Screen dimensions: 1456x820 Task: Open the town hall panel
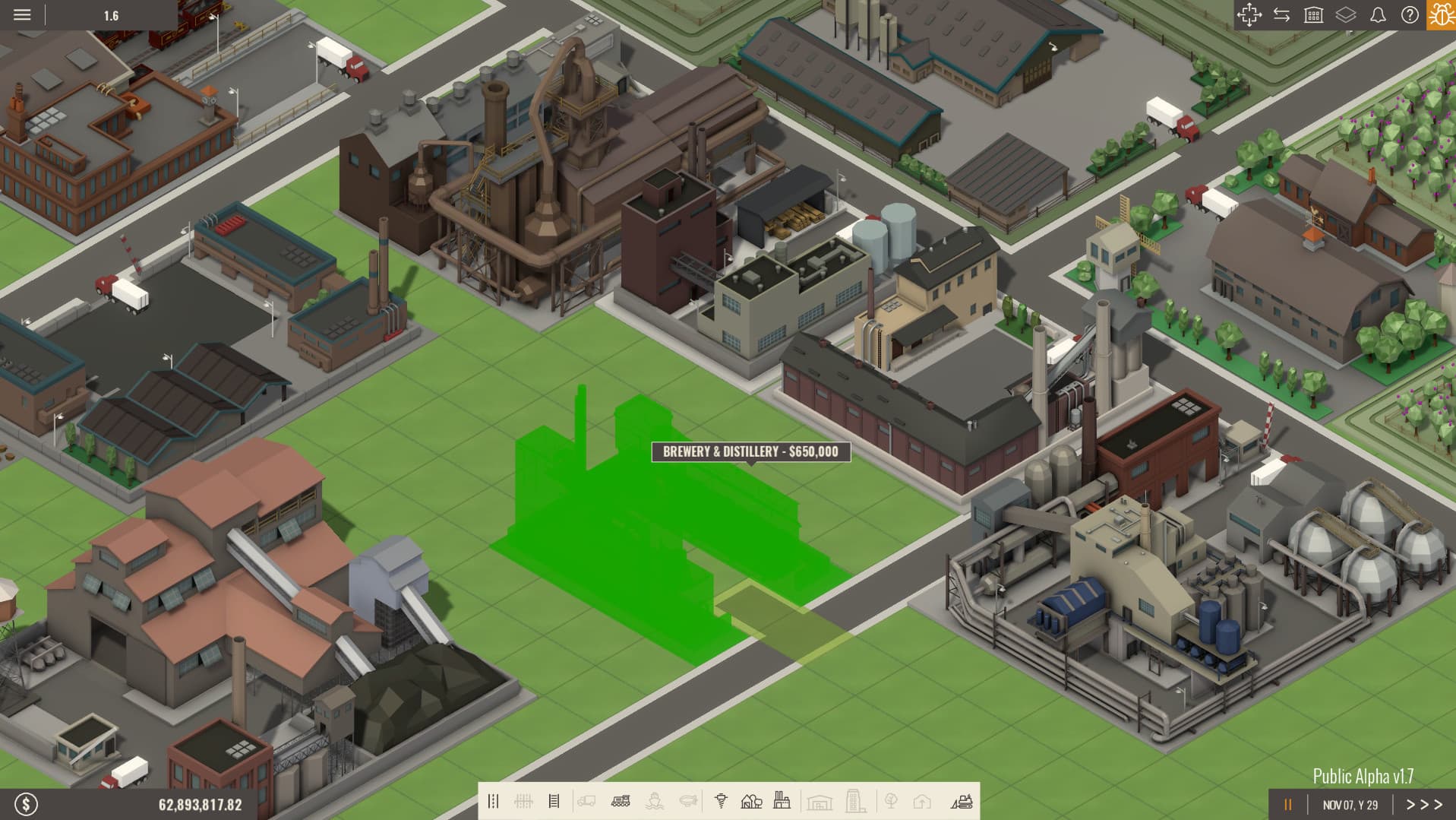(1315, 14)
